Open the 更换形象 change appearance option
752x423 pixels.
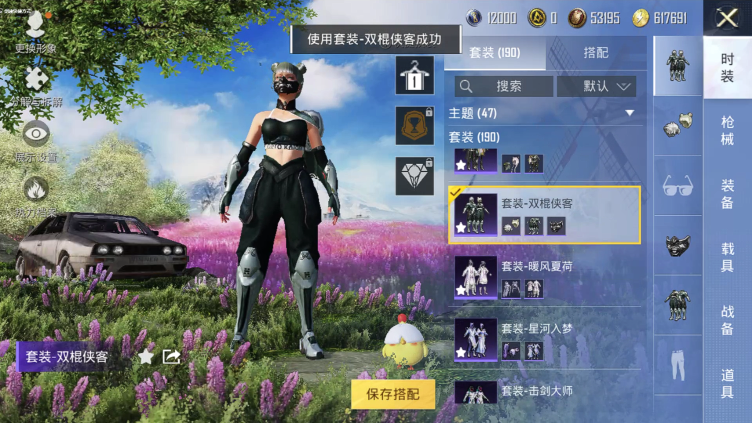(x=36, y=28)
